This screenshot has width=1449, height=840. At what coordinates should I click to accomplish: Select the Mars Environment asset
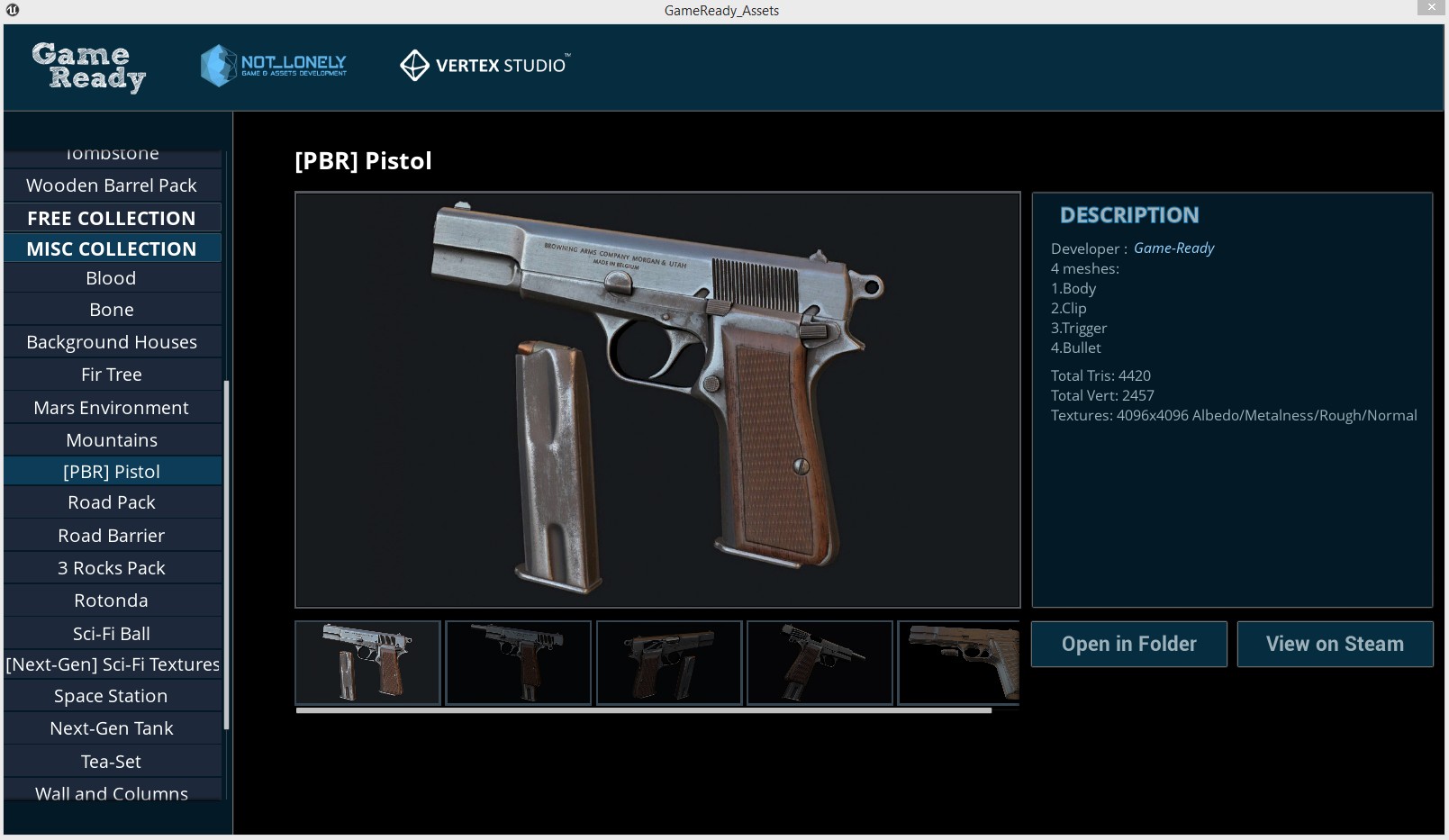pyautogui.click(x=111, y=407)
